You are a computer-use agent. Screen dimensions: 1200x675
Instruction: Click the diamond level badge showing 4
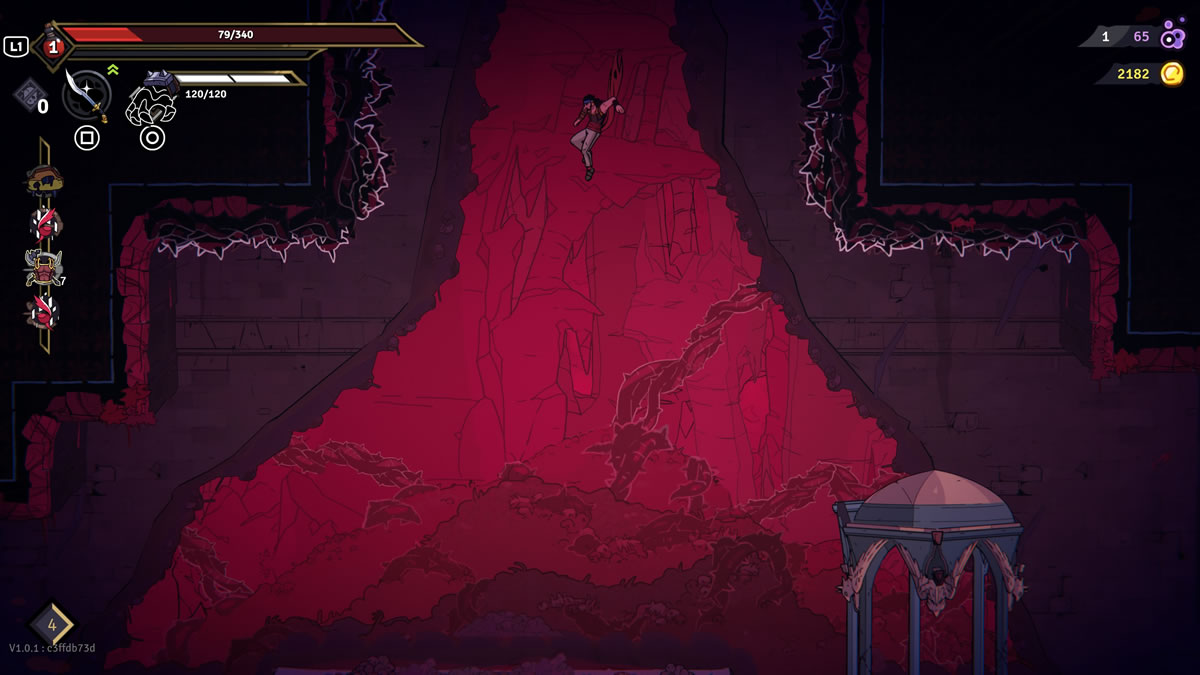pos(51,625)
